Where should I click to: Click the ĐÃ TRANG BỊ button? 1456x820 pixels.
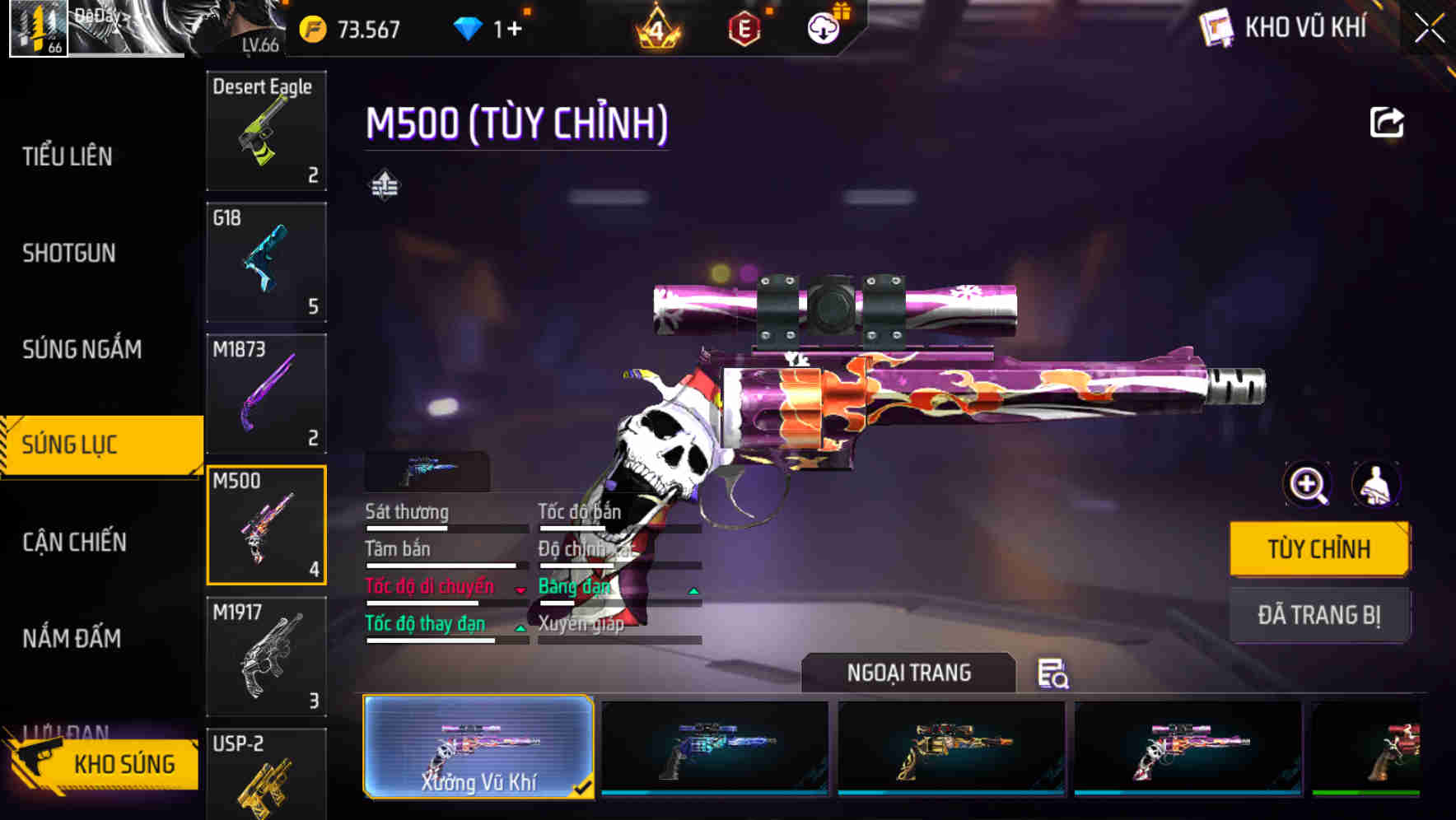(x=1319, y=615)
